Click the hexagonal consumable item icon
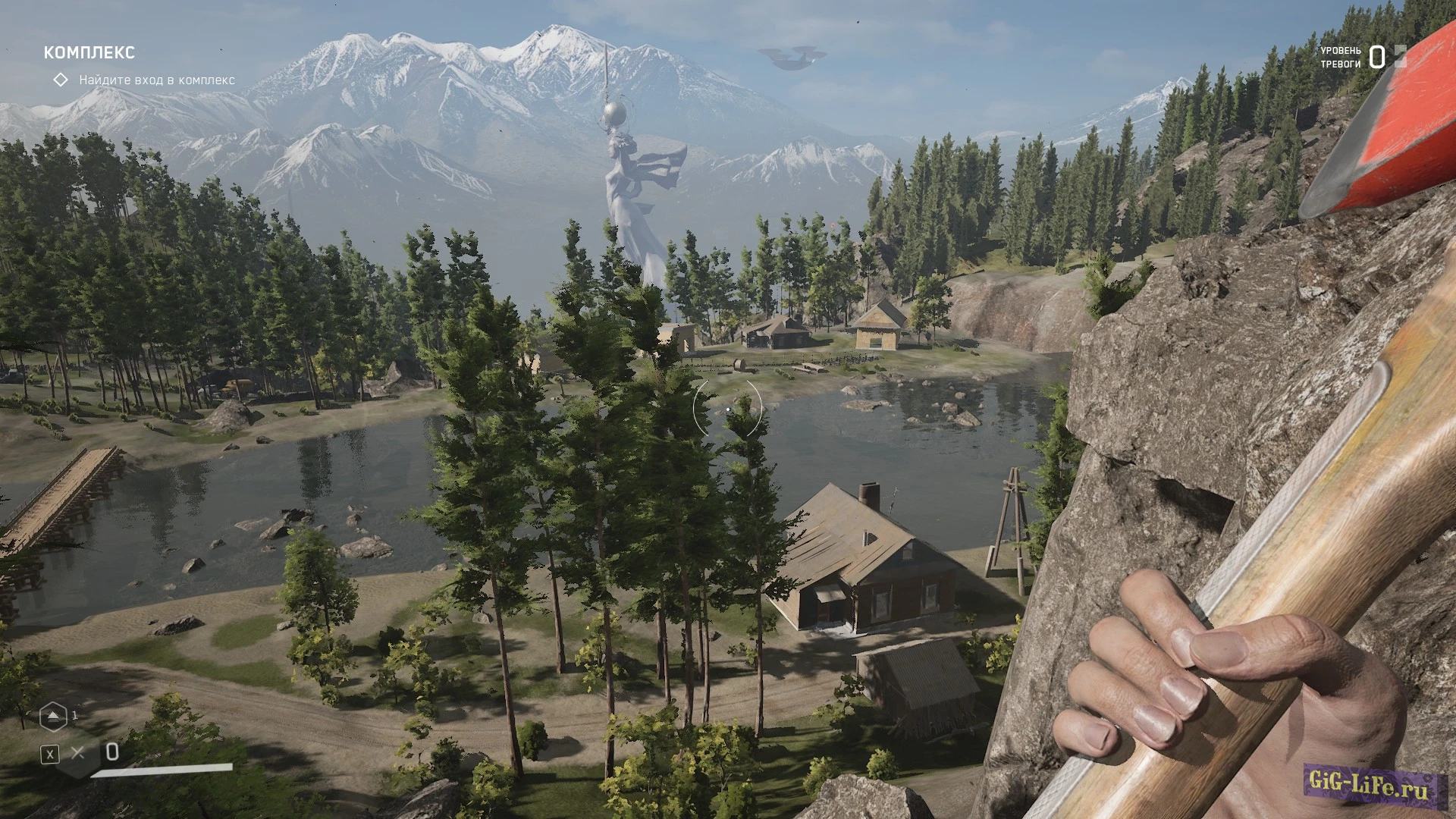Image resolution: width=1456 pixels, height=819 pixels. pyautogui.click(x=53, y=716)
